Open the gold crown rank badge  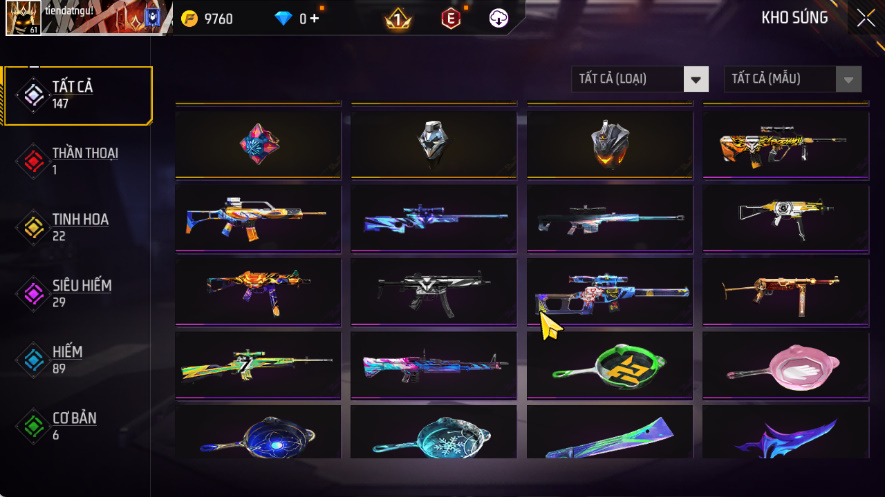398,18
